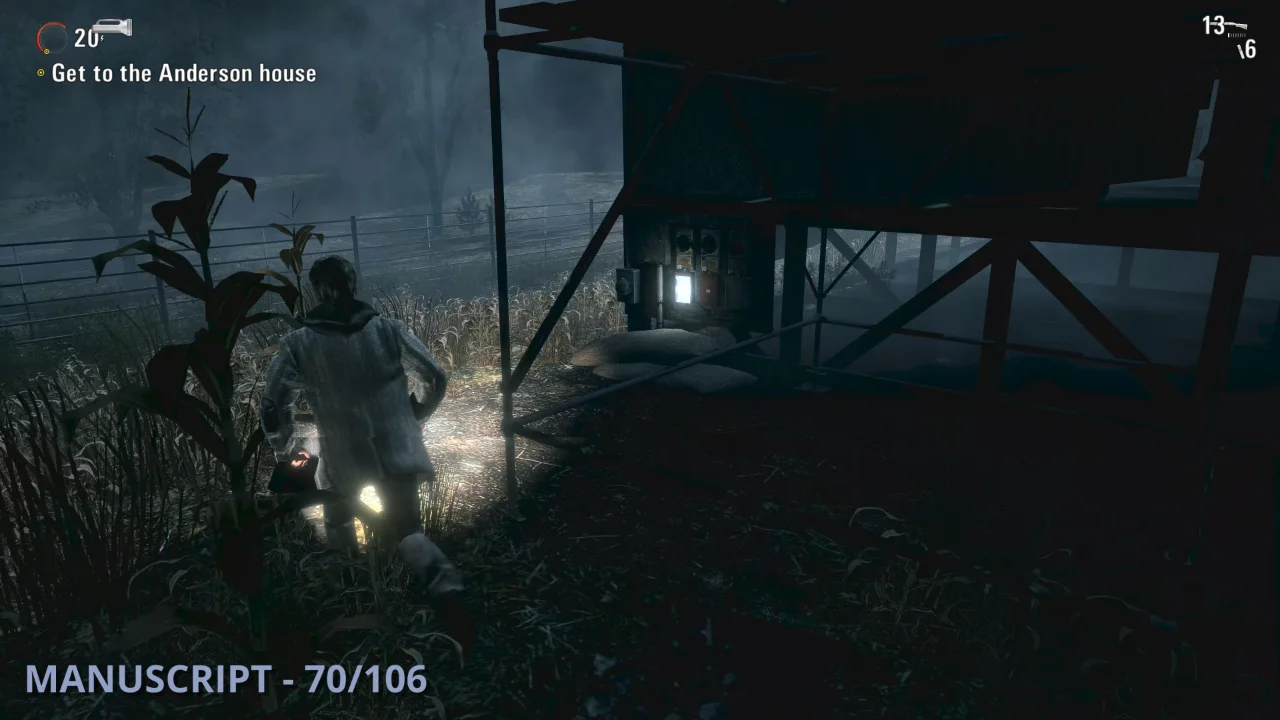
Task: Click the ammo clip icon below the rifle
Action: tap(1236, 33)
